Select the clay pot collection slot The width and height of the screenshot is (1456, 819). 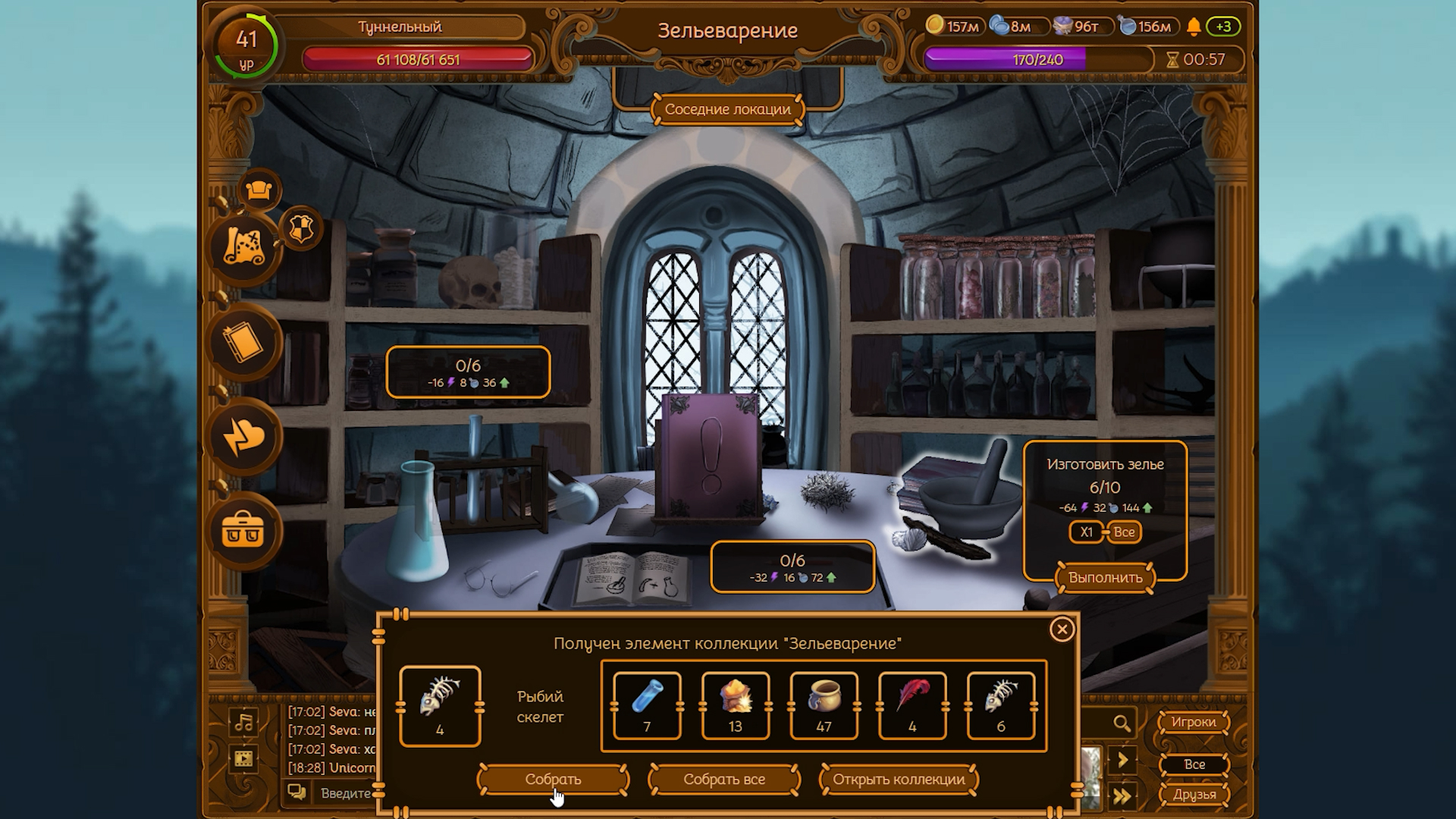(824, 705)
